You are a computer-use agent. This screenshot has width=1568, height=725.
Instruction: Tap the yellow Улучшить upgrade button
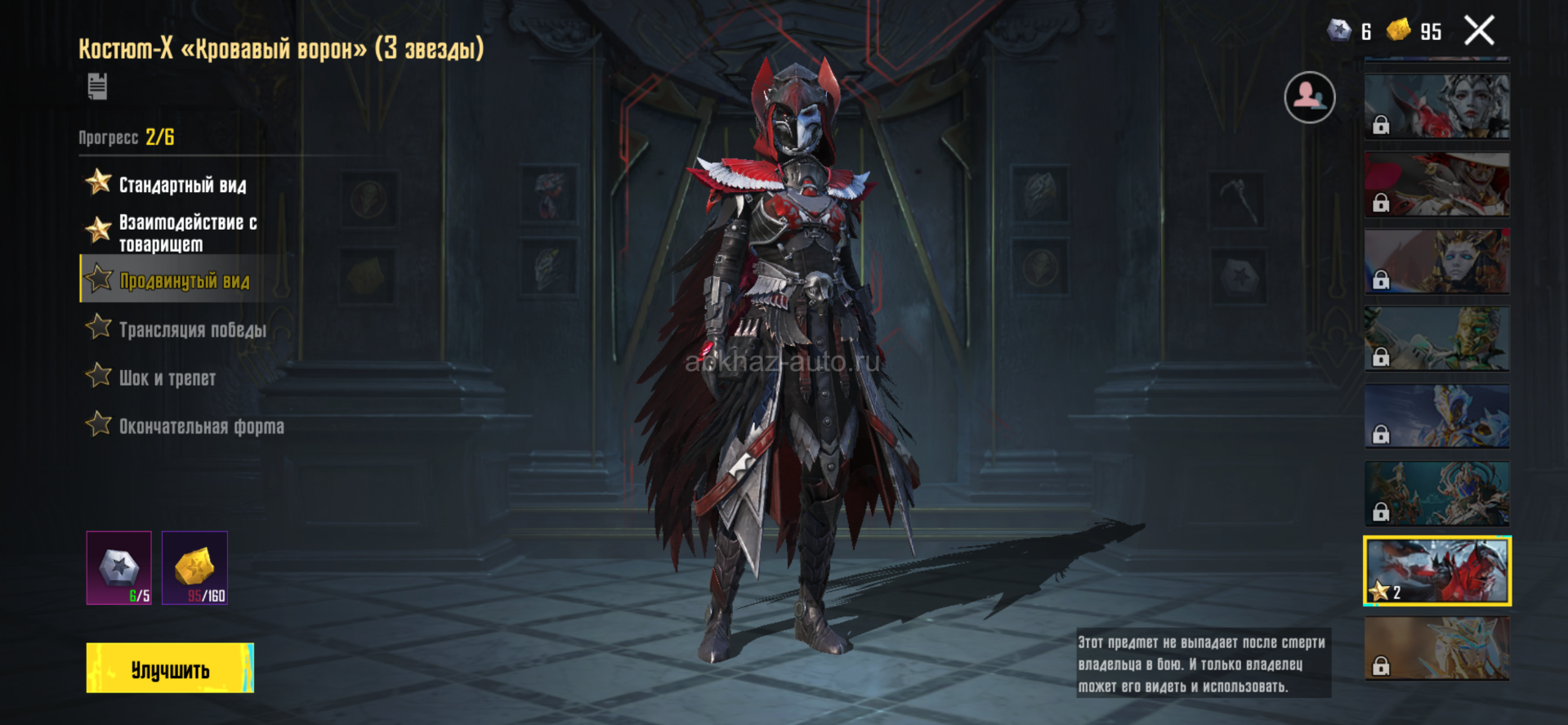click(170, 668)
